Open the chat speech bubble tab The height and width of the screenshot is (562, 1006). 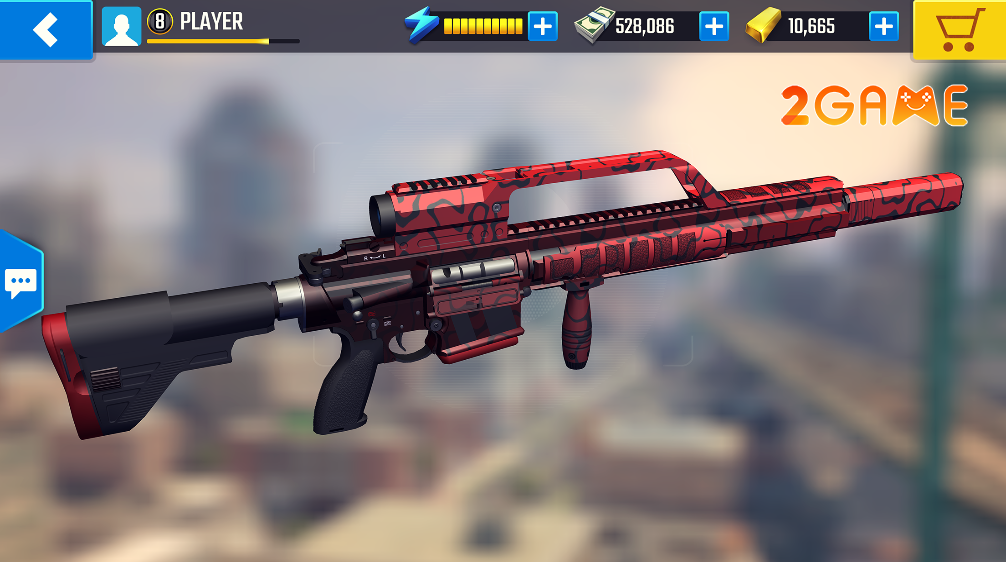click(x=19, y=283)
